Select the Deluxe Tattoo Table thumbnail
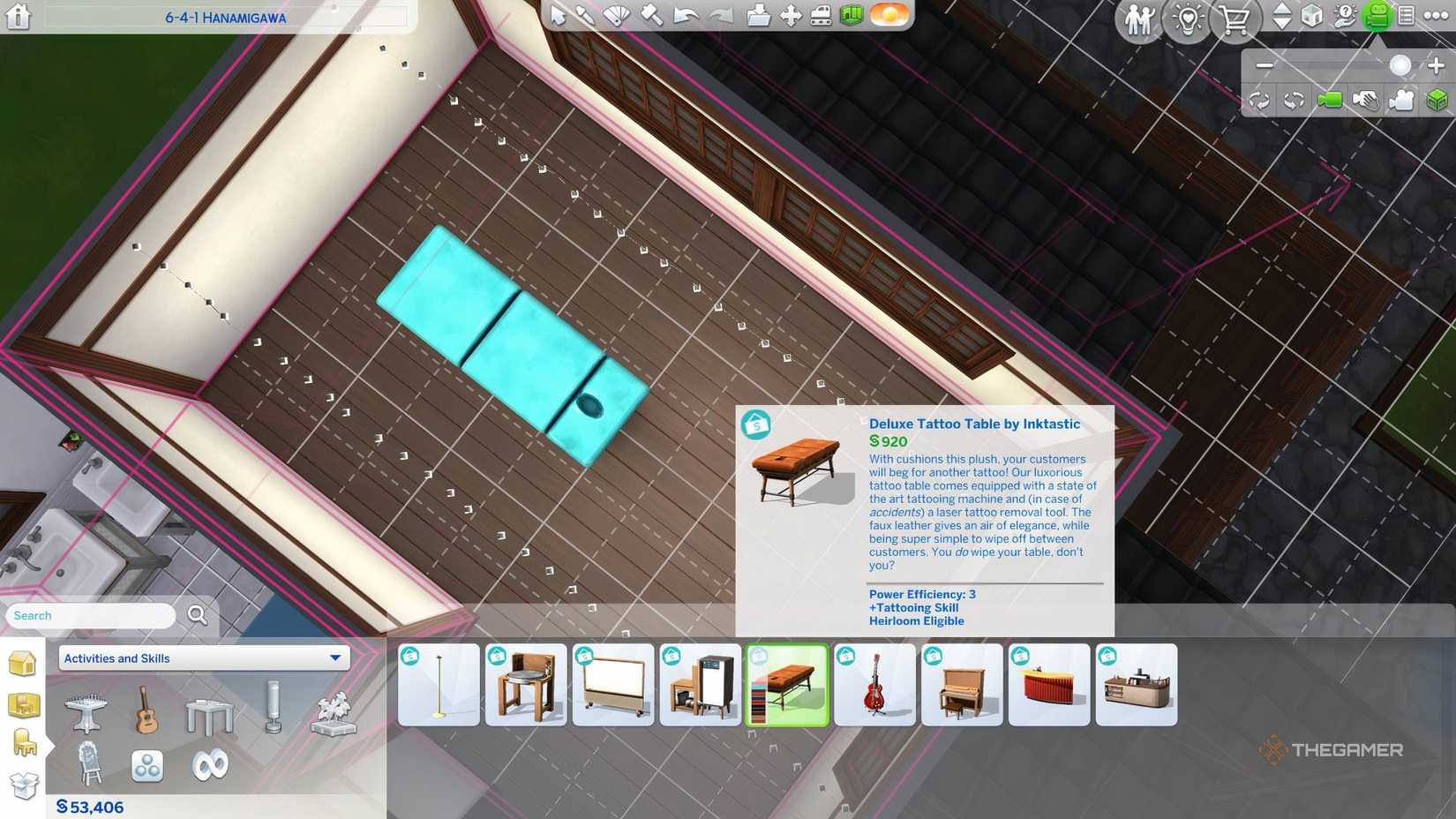1456x819 pixels. (x=787, y=684)
